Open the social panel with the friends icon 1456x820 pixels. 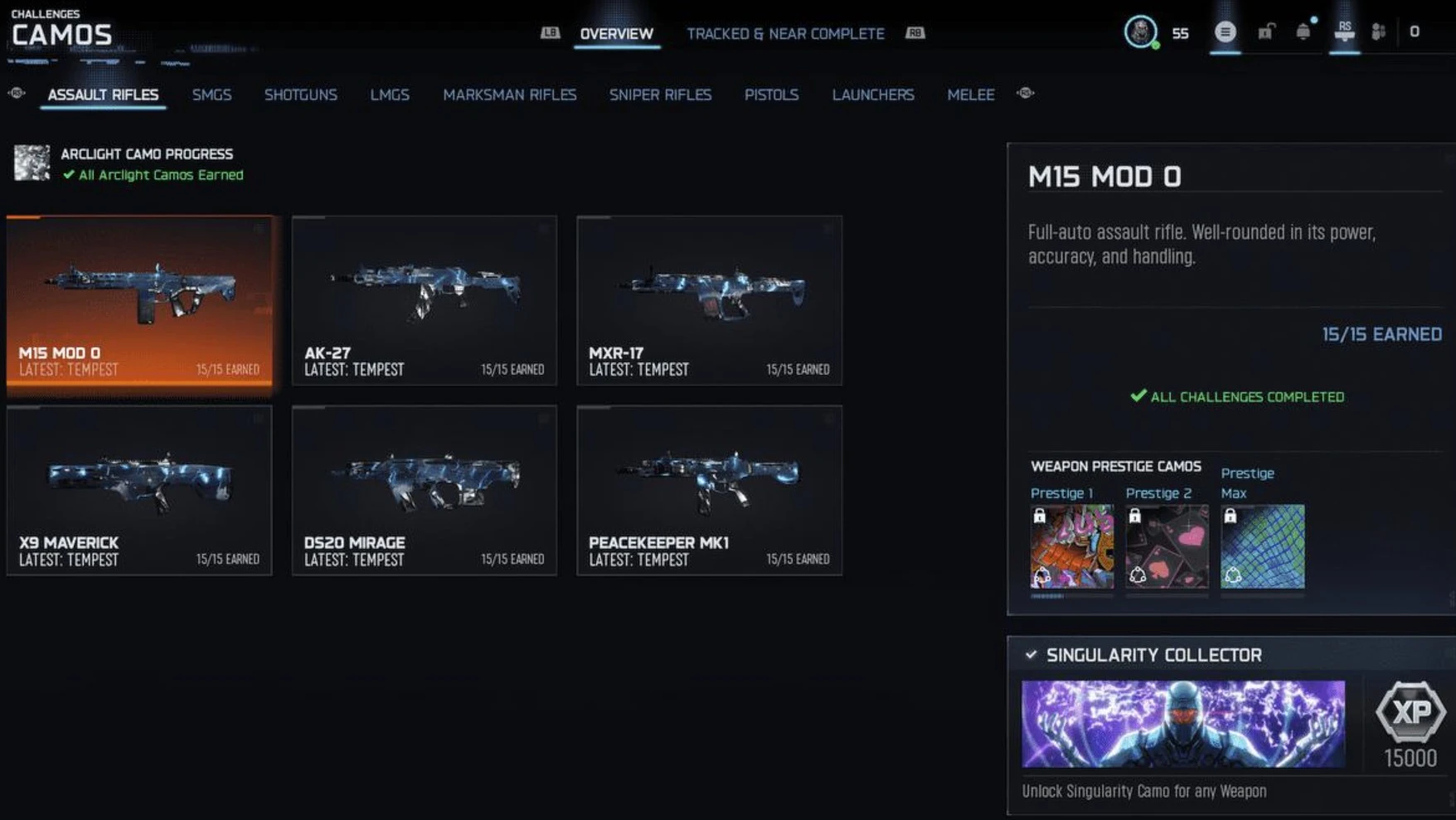pyautogui.click(x=1377, y=32)
